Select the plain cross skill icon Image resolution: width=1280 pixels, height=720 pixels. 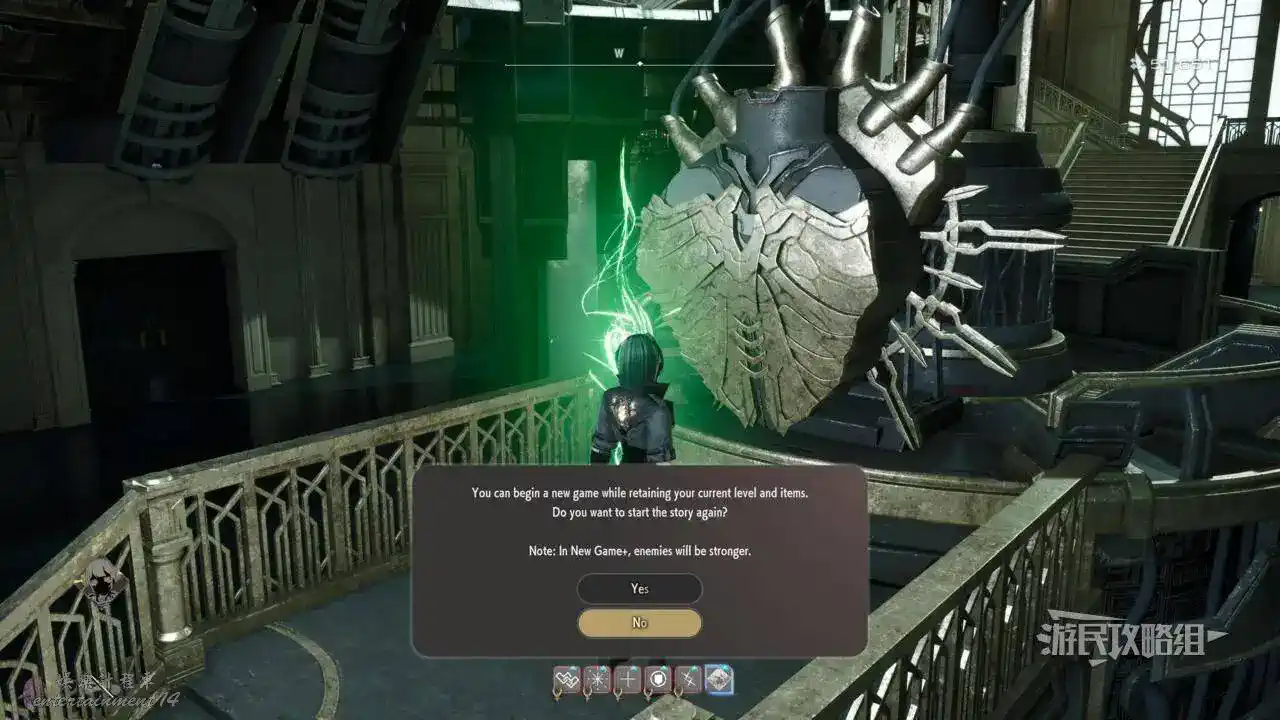[x=628, y=680]
